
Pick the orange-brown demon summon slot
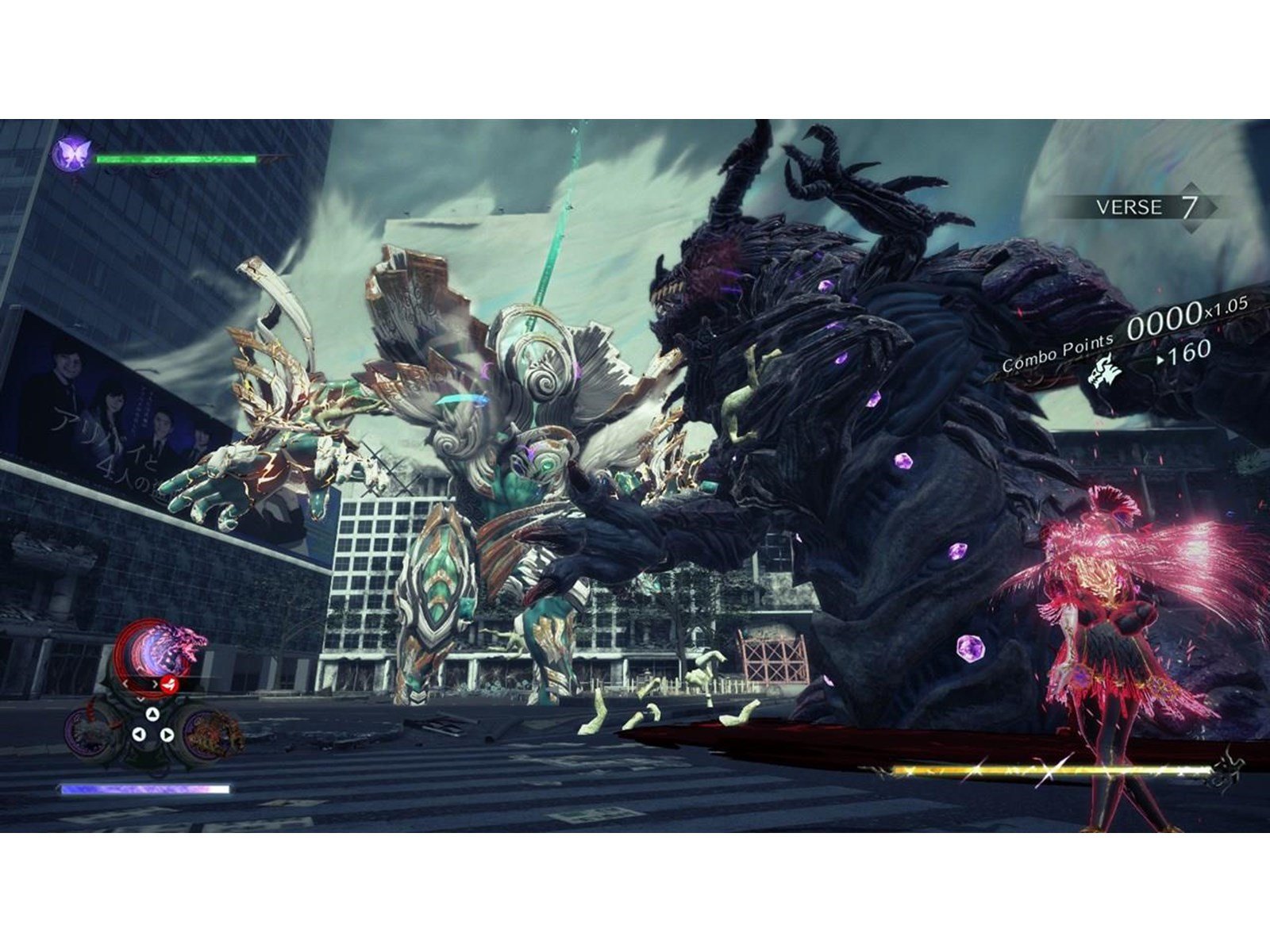coord(213,730)
